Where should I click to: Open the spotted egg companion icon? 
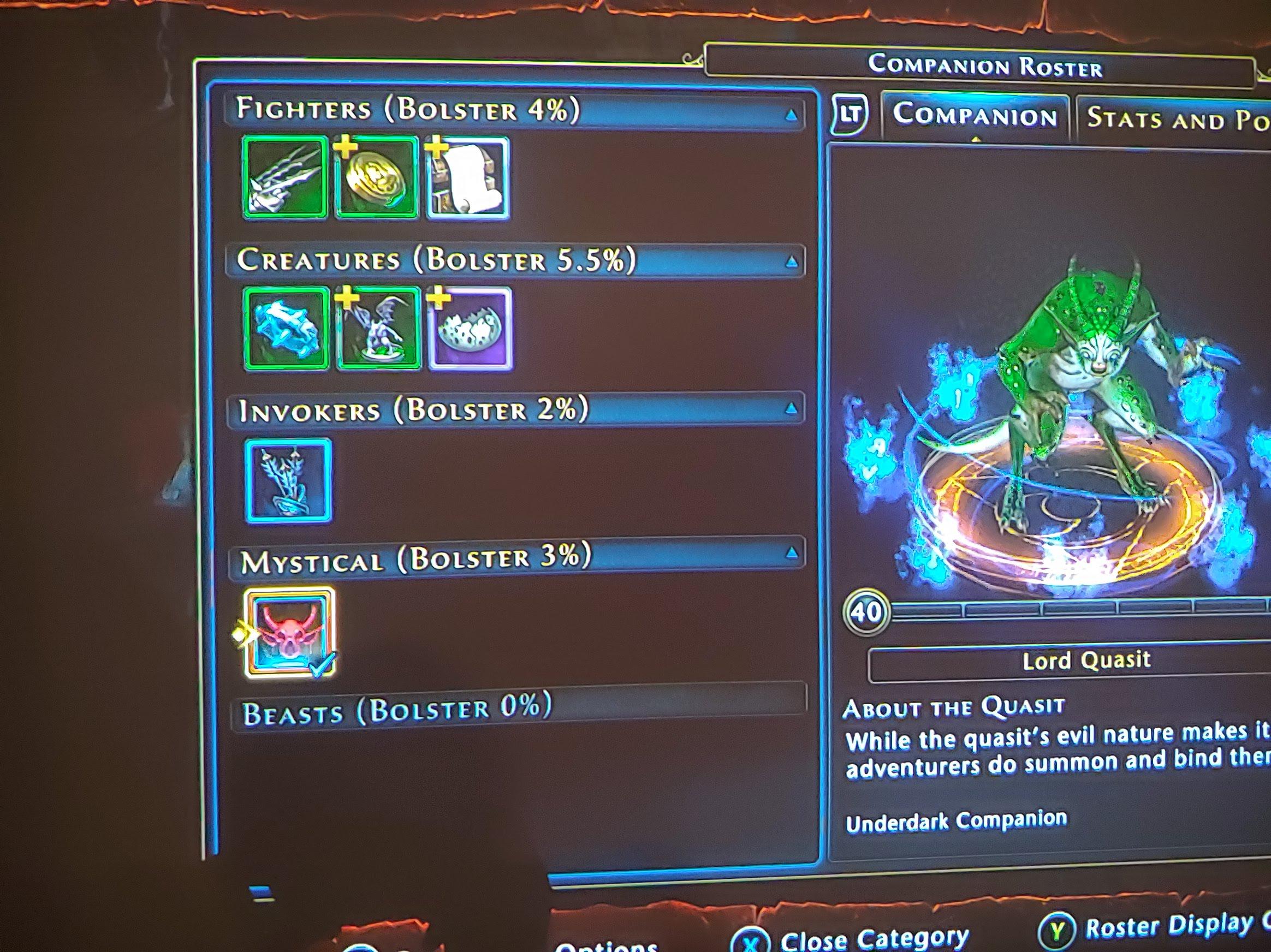coord(471,330)
